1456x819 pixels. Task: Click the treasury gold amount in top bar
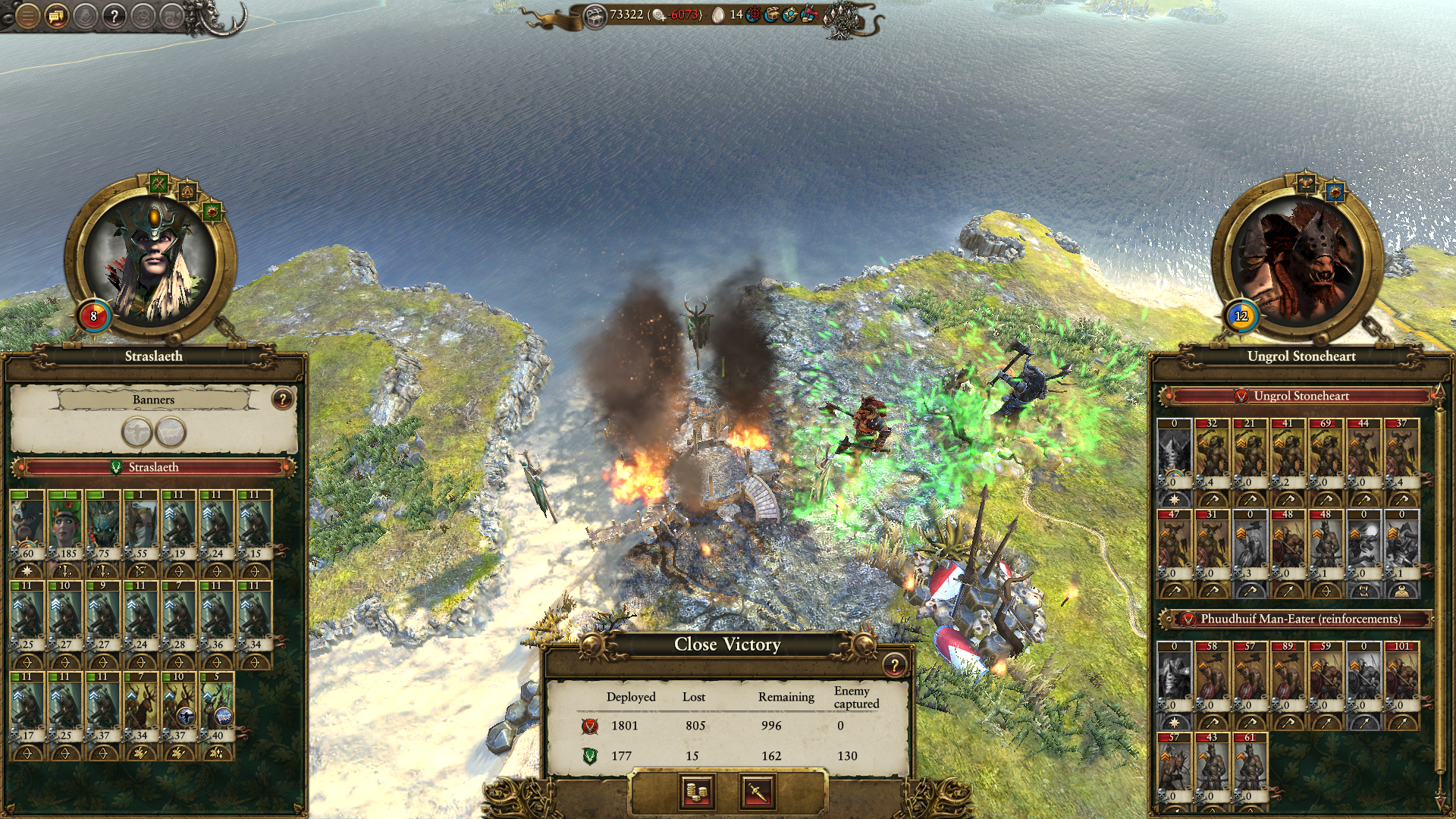626,14
